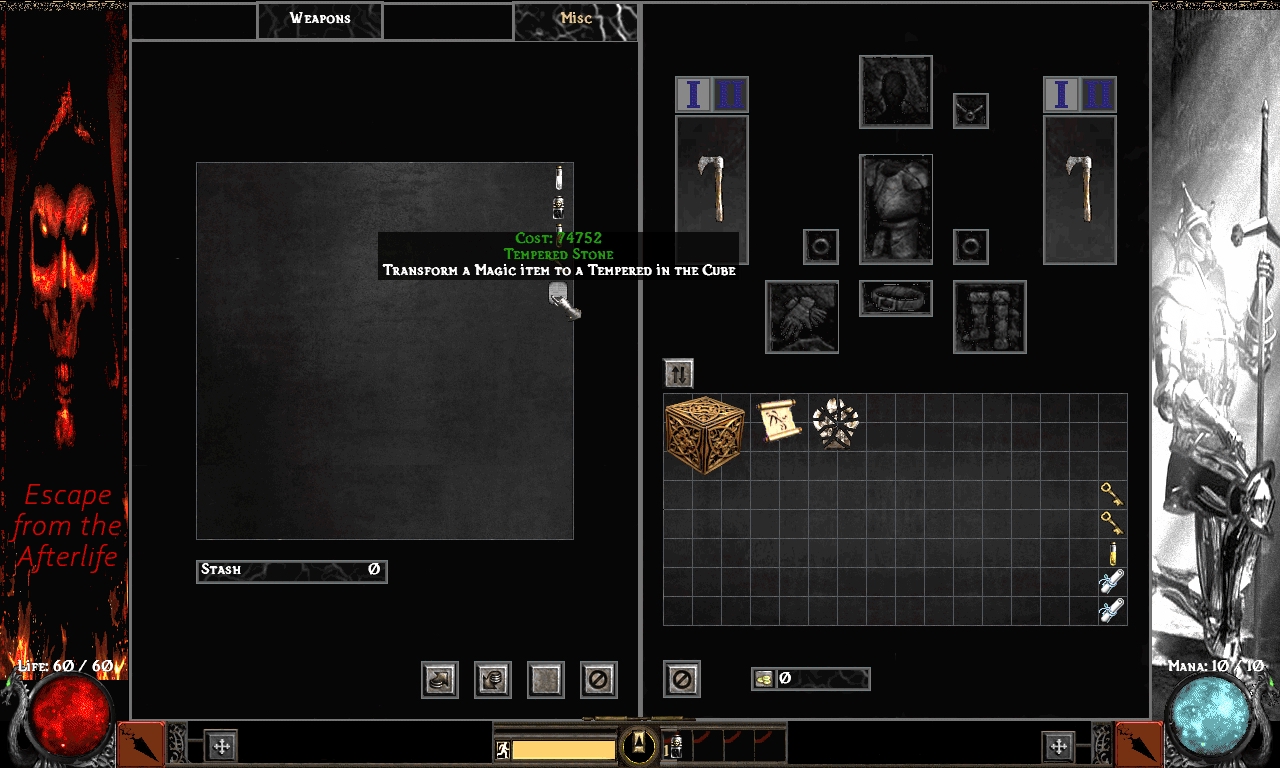Pick up the parchment scroll with writing
The image size is (1280, 768).
(777, 421)
